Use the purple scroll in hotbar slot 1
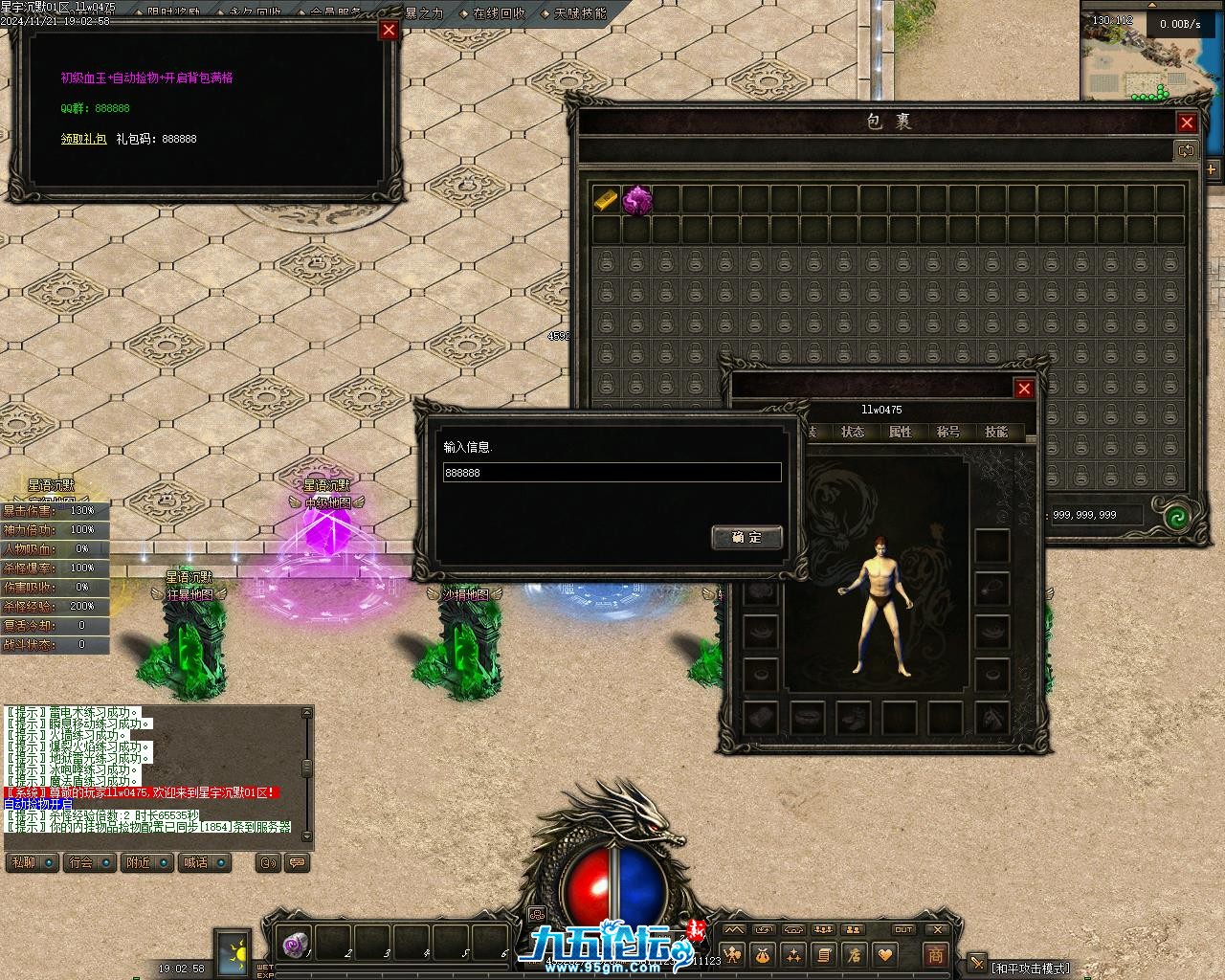 point(295,944)
